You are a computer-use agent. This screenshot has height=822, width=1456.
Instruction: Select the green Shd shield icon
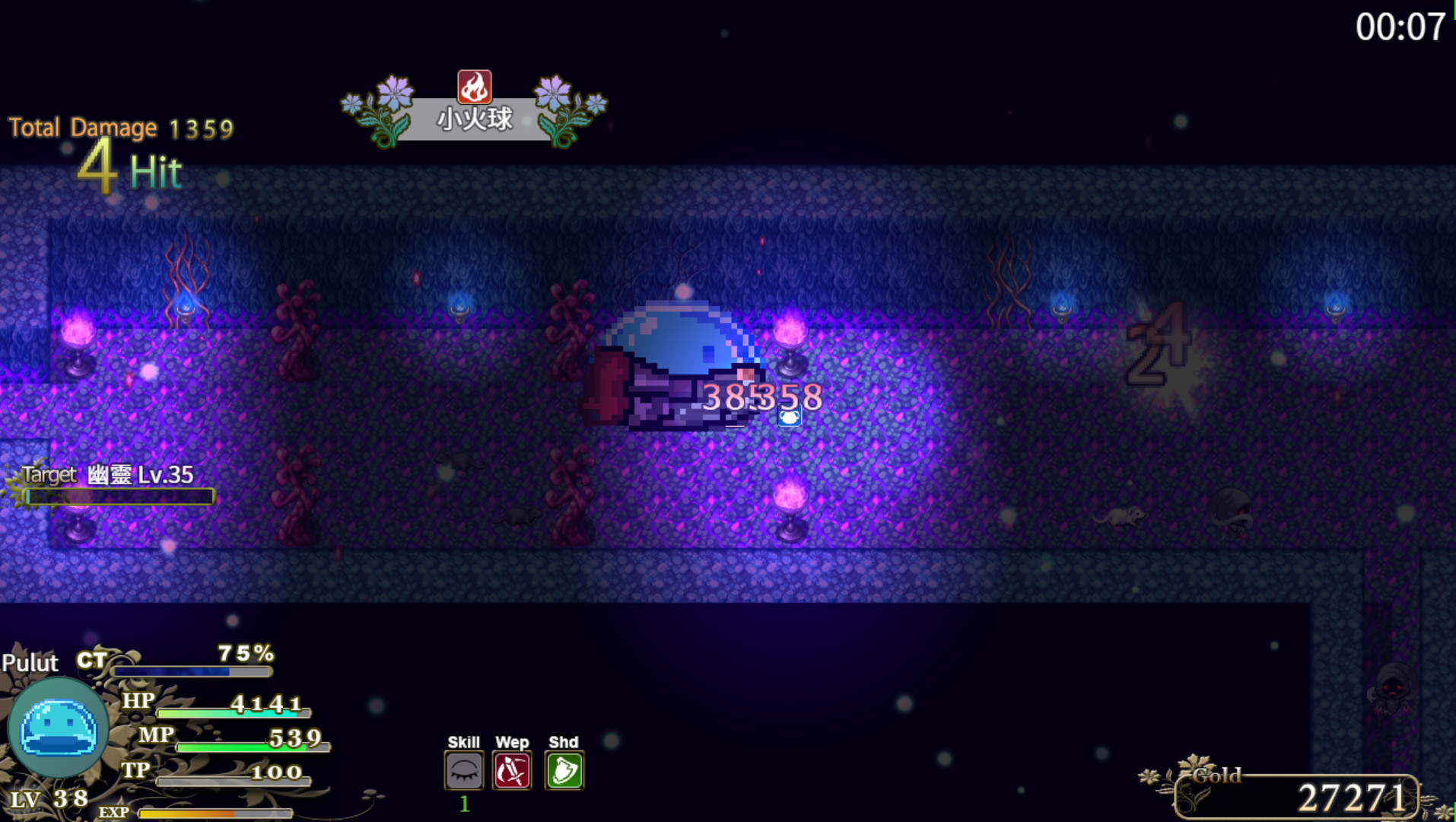pos(564,771)
